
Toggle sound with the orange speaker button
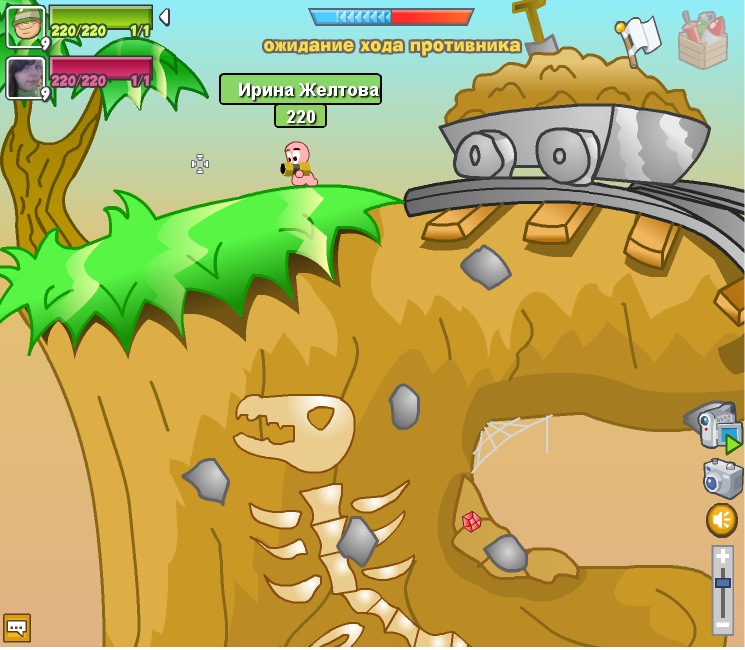tap(721, 519)
